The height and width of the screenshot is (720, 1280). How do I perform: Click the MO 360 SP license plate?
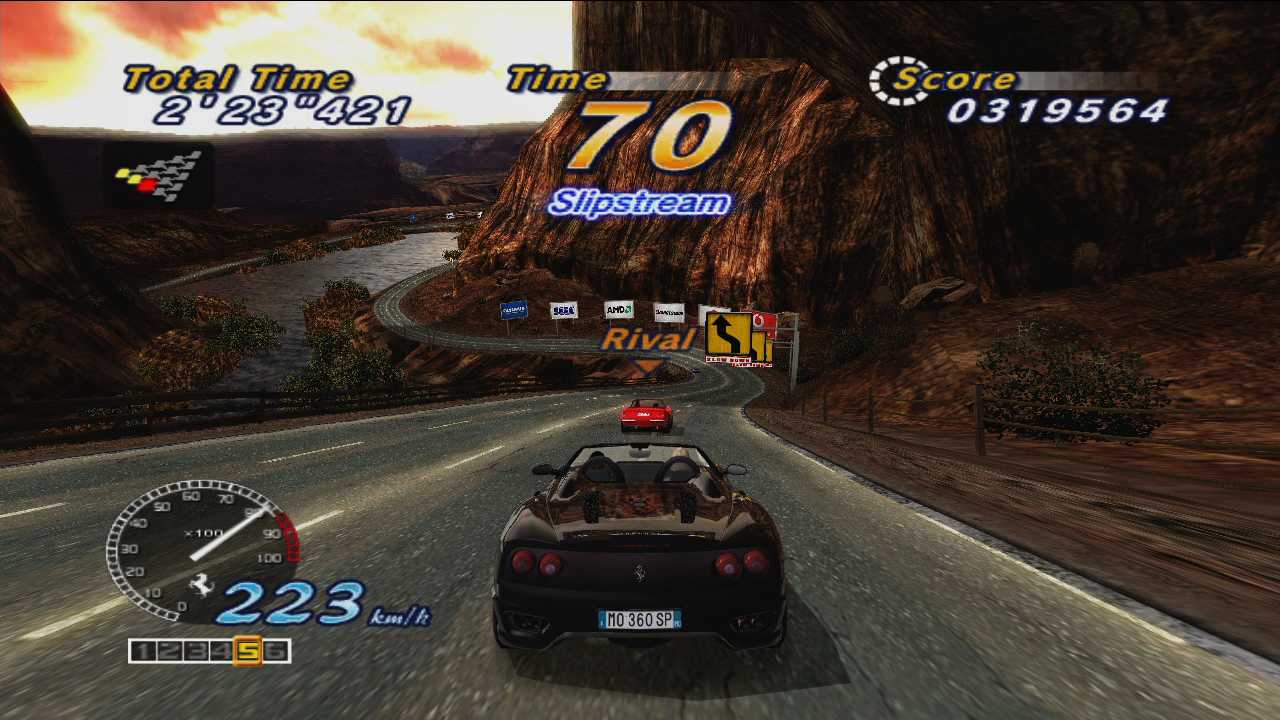tap(638, 618)
